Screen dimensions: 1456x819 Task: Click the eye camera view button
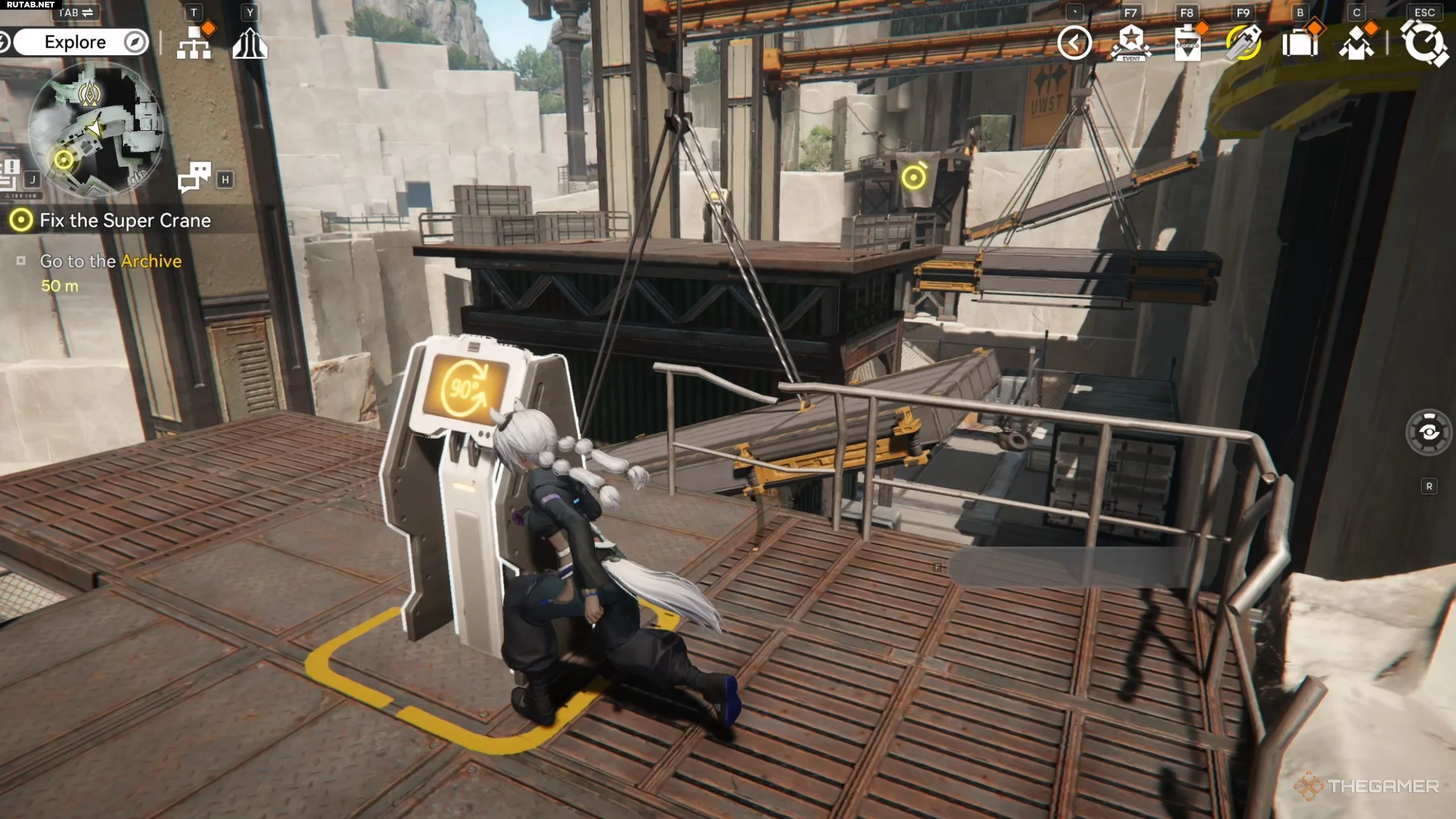click(x=1429, y=433)
